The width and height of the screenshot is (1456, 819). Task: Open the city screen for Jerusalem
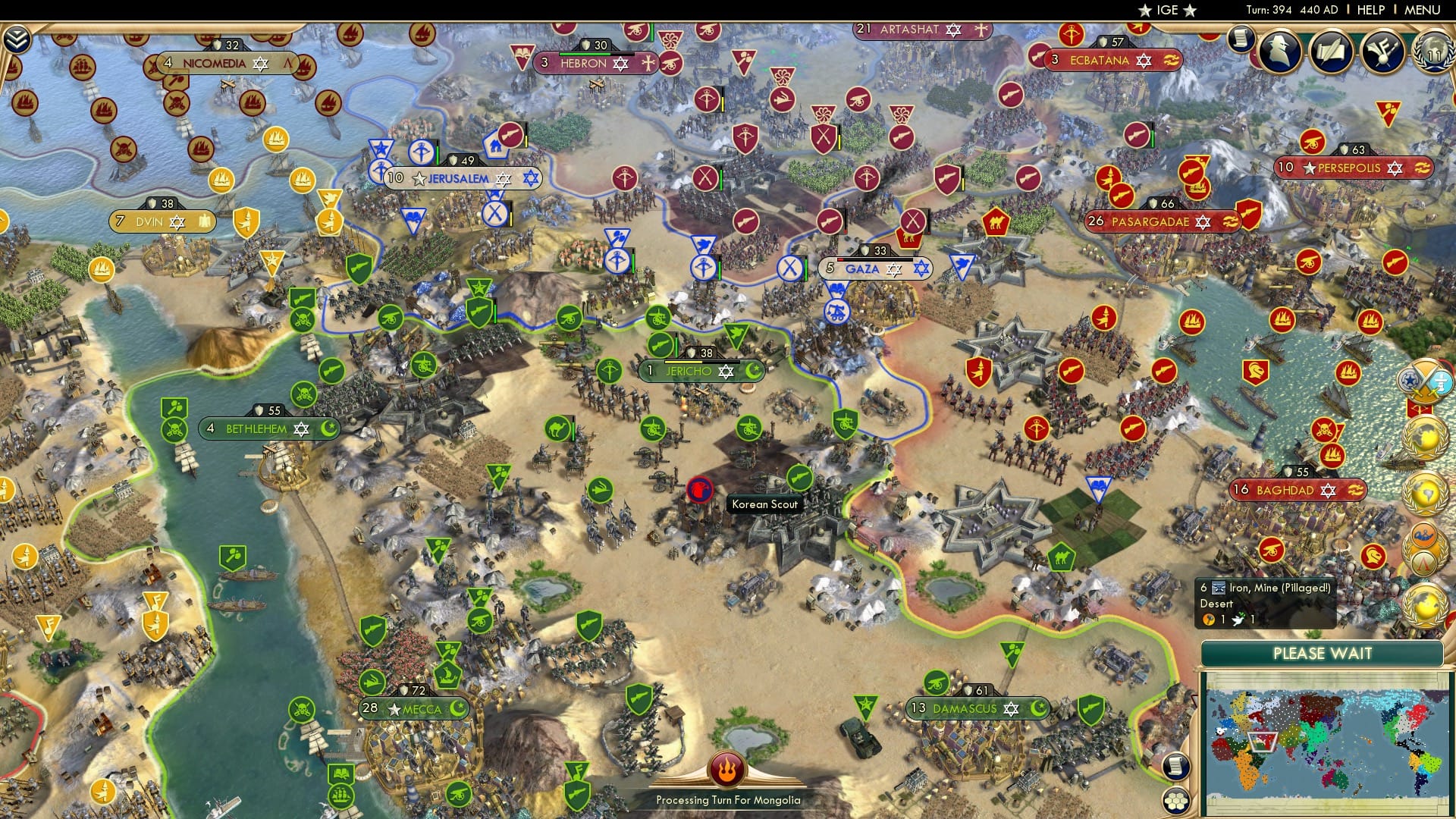457,178
